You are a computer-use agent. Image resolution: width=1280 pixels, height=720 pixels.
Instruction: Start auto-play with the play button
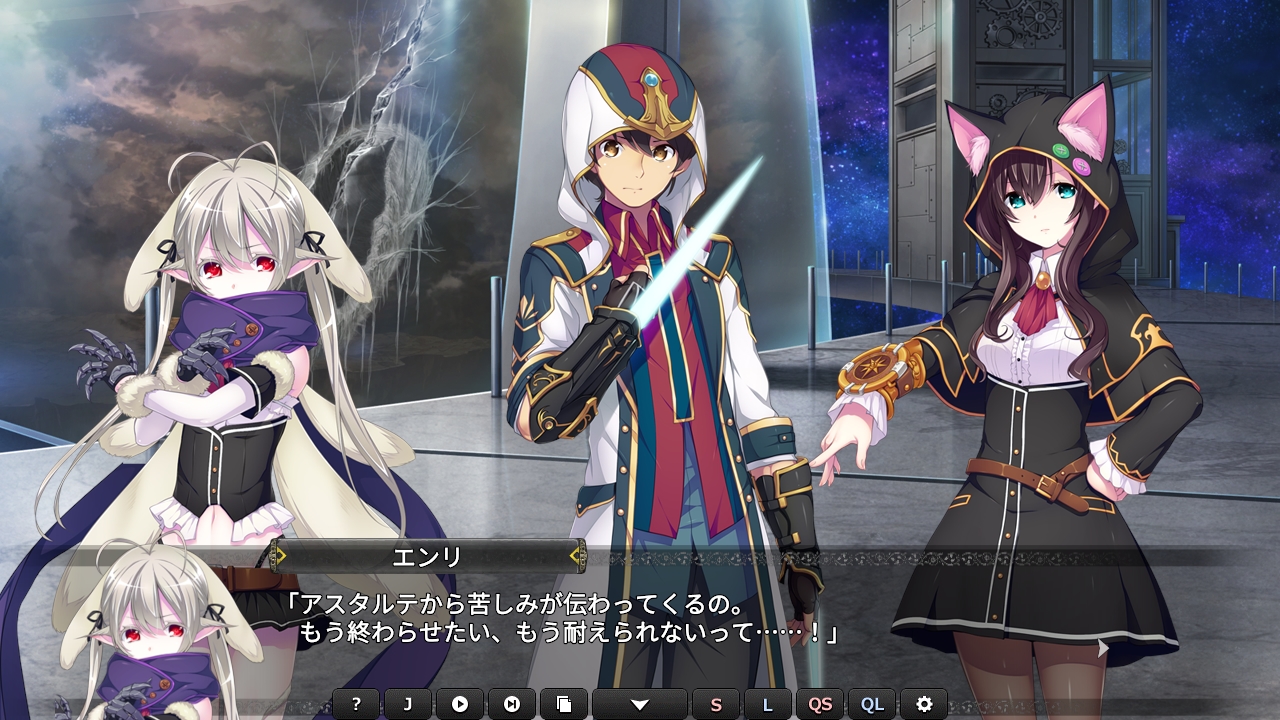coord(460,704)
